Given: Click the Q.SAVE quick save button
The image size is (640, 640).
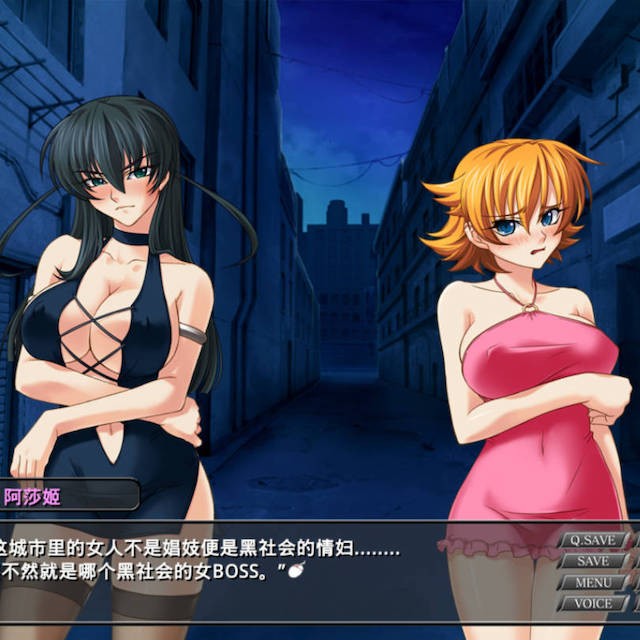Looking at the screenshot, I should (591, 540).
